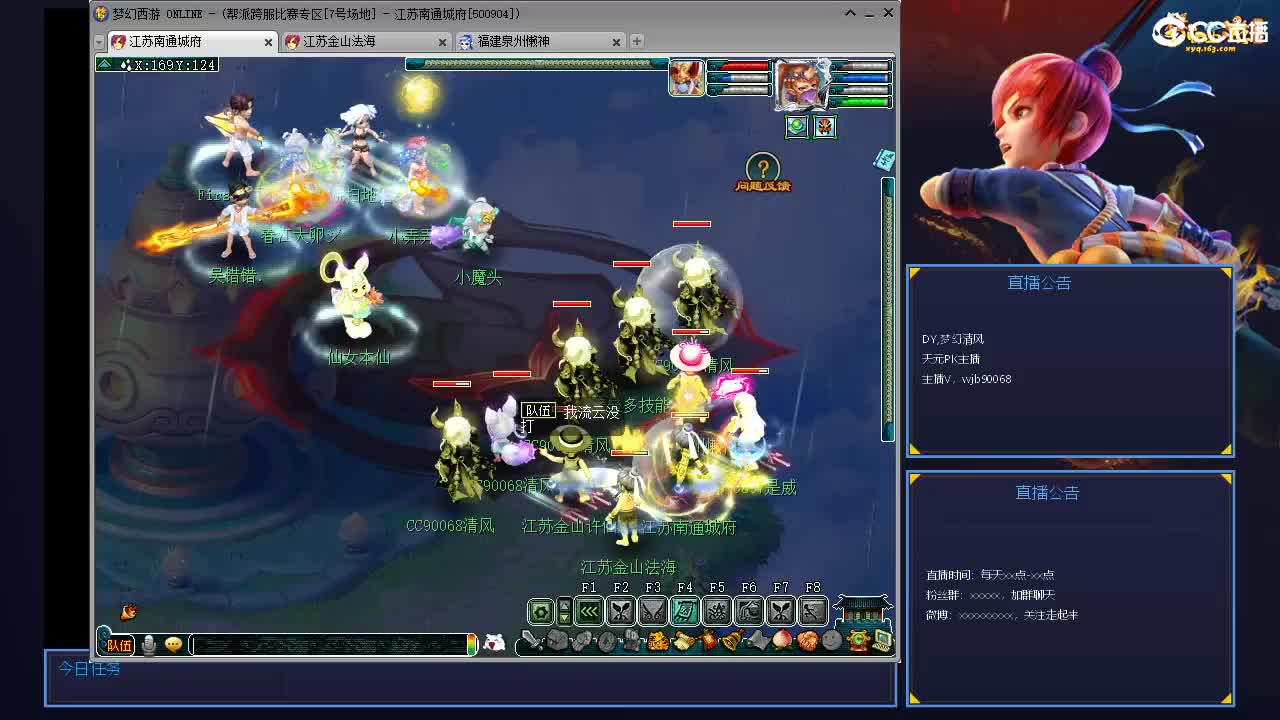Screen dimensions: 1280x720
Task: Toggle the microphone icon in chat bar
Action: tap(148, 645)
